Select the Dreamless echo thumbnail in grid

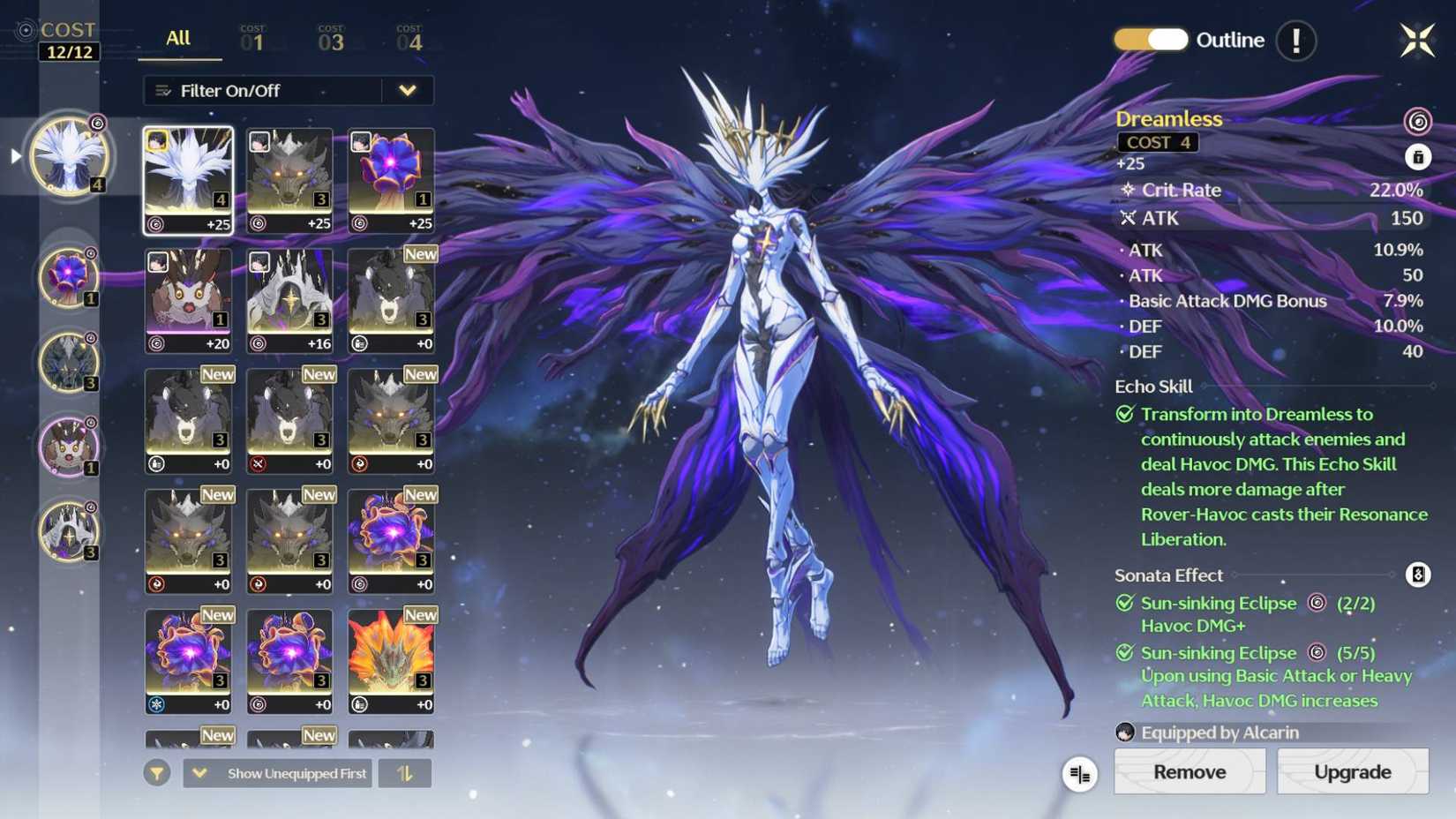tap(189, 180)
